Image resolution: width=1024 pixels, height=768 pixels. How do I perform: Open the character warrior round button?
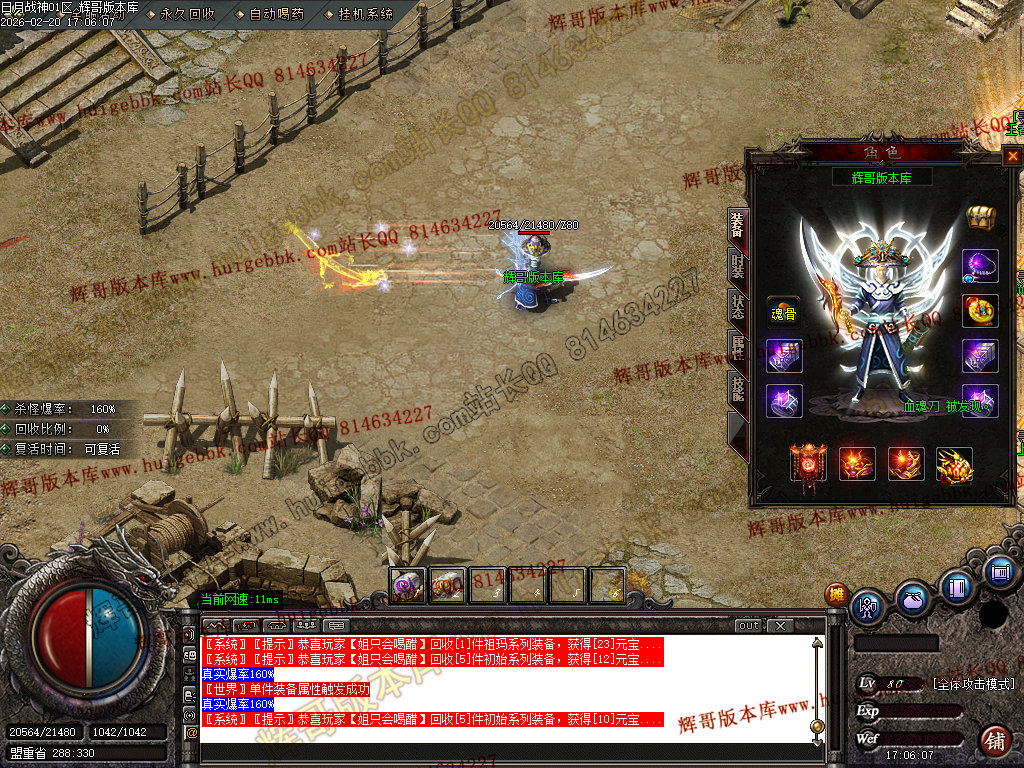pyautogui.click(x=867, y=605)
